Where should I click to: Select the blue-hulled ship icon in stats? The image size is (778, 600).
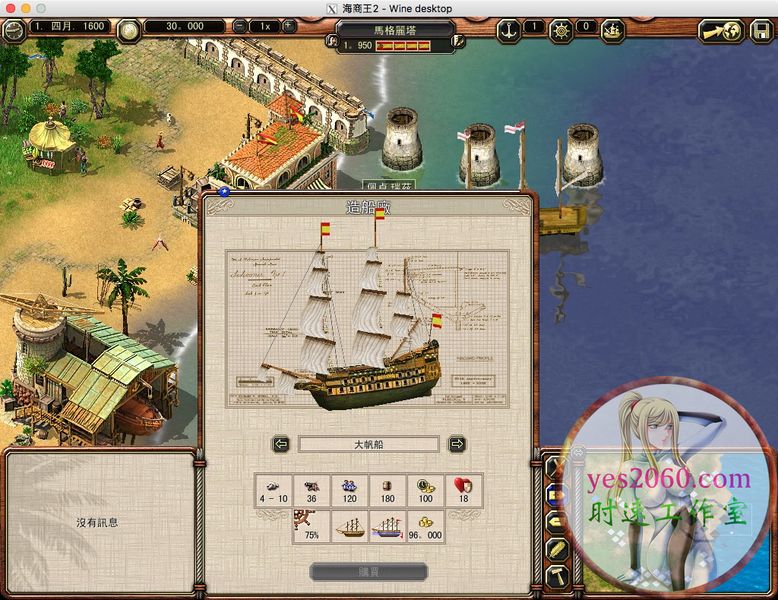pos(388,527)
